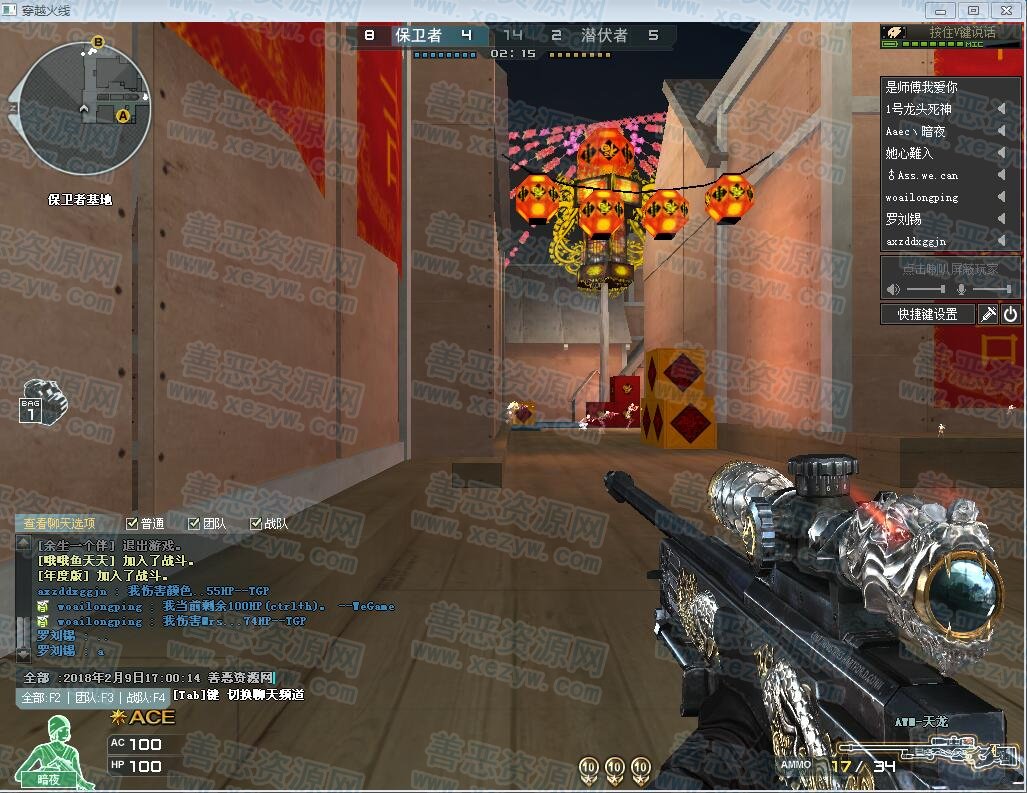Toggle the 战队 chat filter checkbox
This screenshot has width=1027, height=793.
point(257,523)
